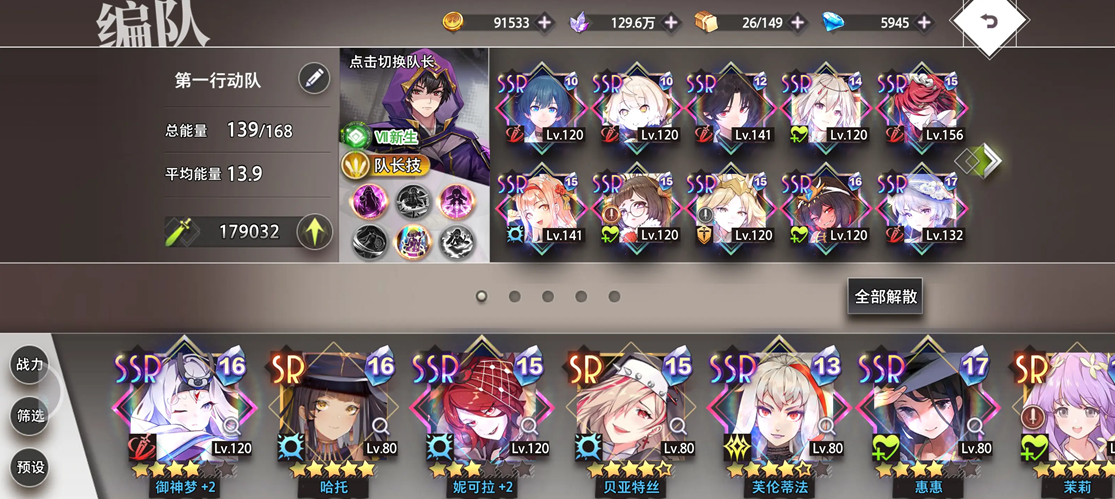The height and width of the screenshot is (499, 1115).
Task: Click the back arrow button
Action: point(989,22)
